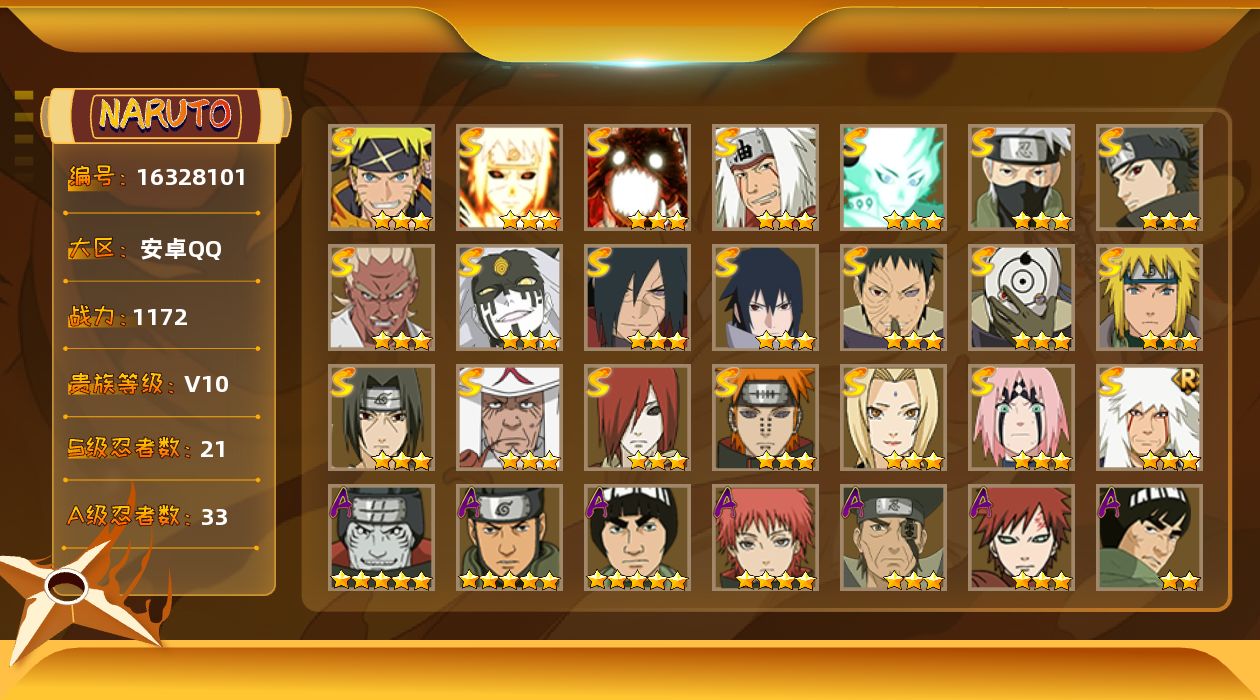Select the Third Hokage portrait with hat
Screen dimensions: 1260x700
[x=509, y=417]
